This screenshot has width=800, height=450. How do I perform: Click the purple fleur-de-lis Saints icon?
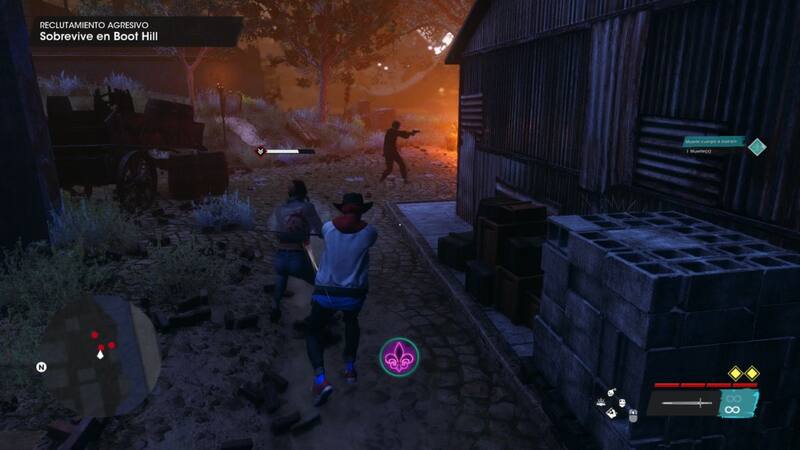coord(399,357)
